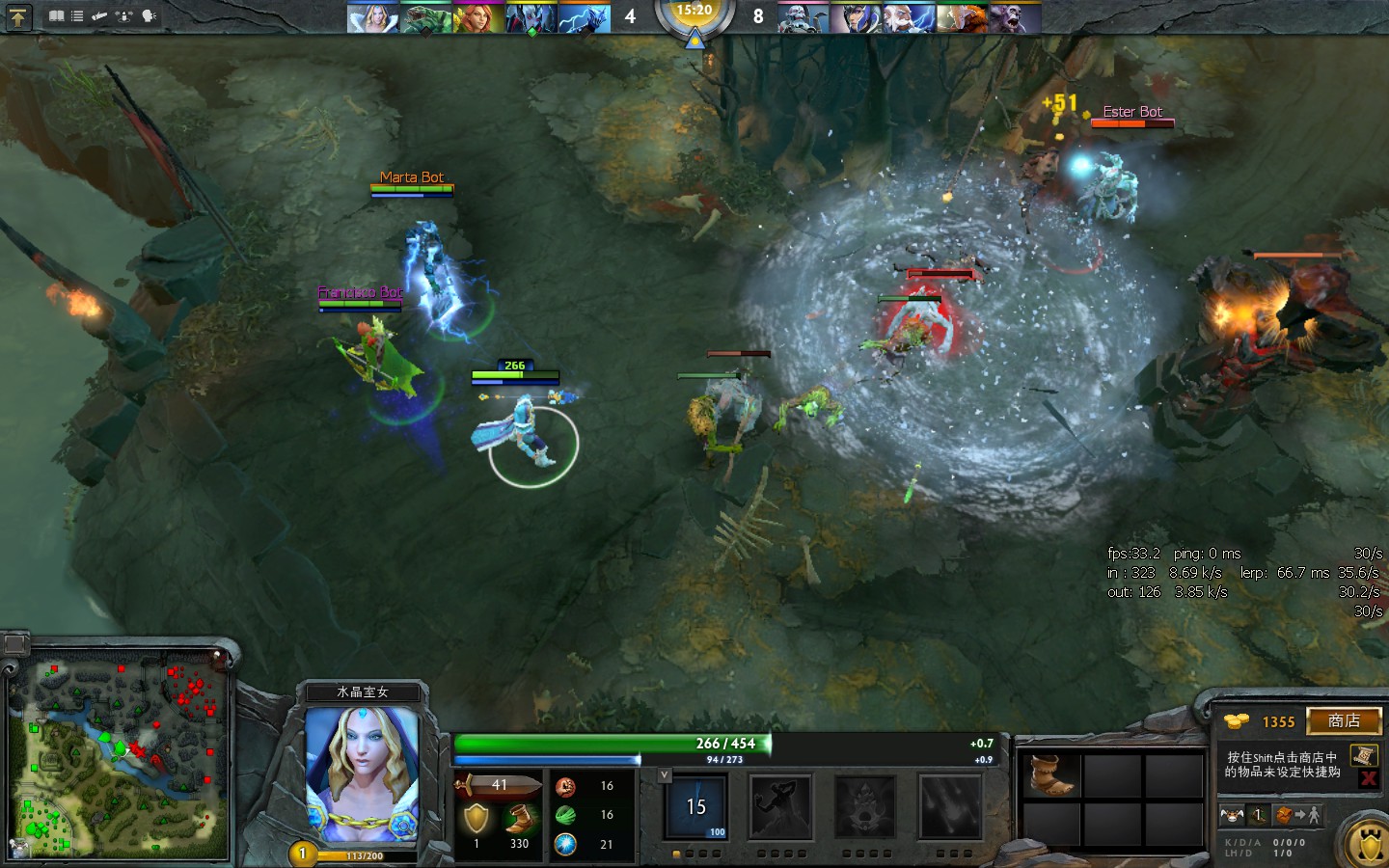Screen dimensions: 1389x868
Task: Click the gold shield glyph button
Action: [x=1368, y=846]
